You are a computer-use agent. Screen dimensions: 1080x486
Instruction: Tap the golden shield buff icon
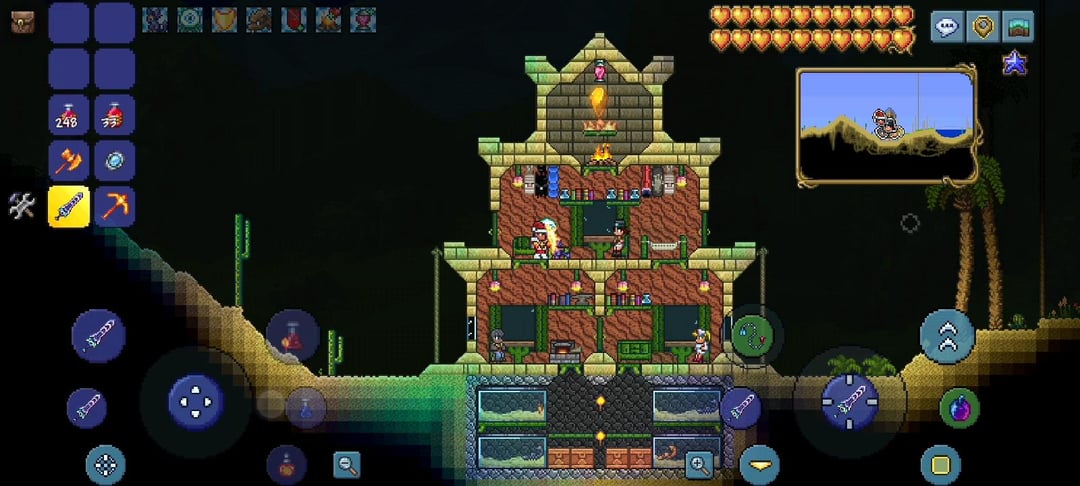(x=224, y=19)
